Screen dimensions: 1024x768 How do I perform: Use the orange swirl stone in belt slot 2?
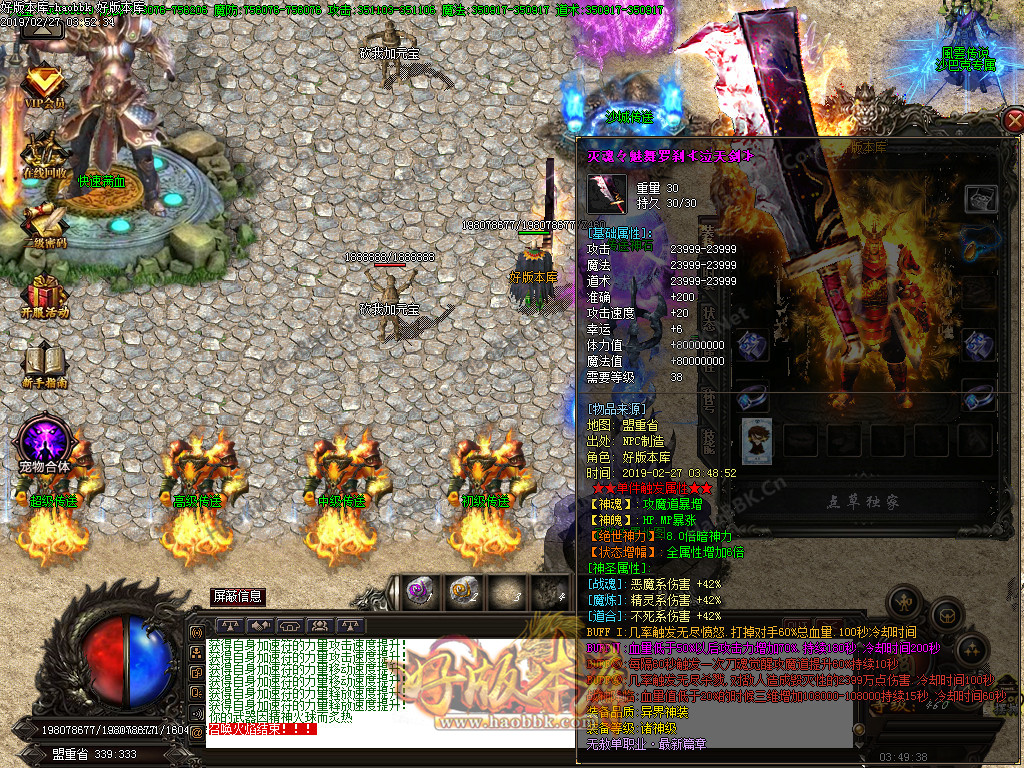(463, 592)
